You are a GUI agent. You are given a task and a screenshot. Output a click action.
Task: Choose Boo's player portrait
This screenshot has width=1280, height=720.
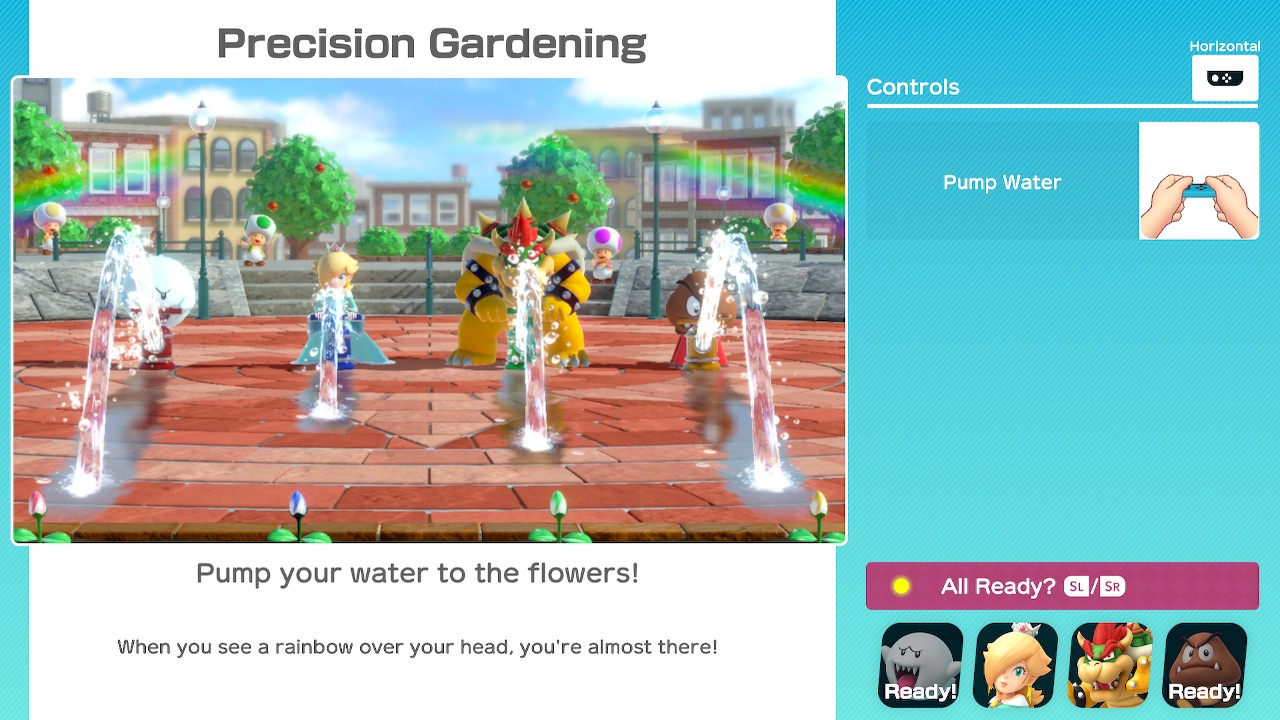point(921,665)
